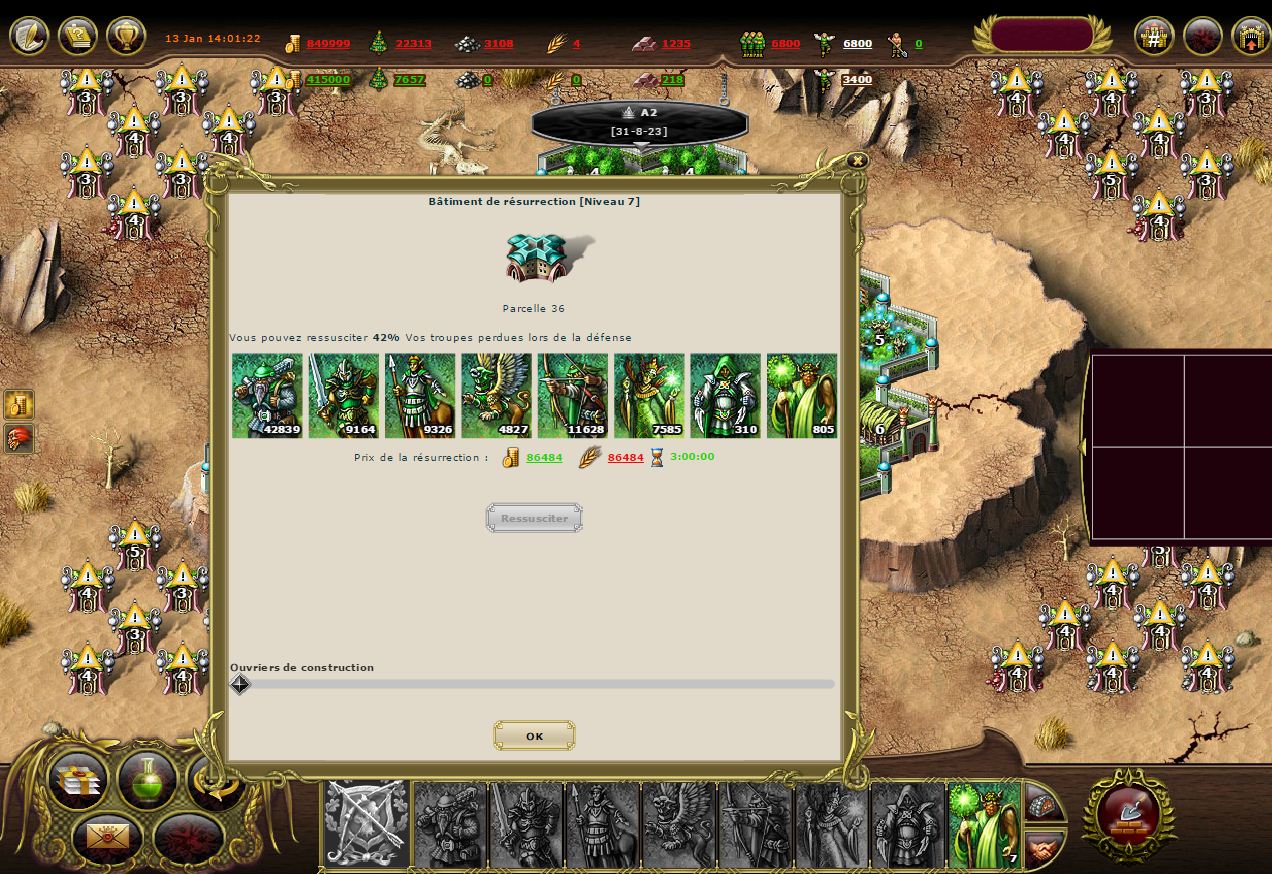The height and width of the screenshot is (874, 1272).
Task: Open the gift boxes icon
Action: [77, 781]
